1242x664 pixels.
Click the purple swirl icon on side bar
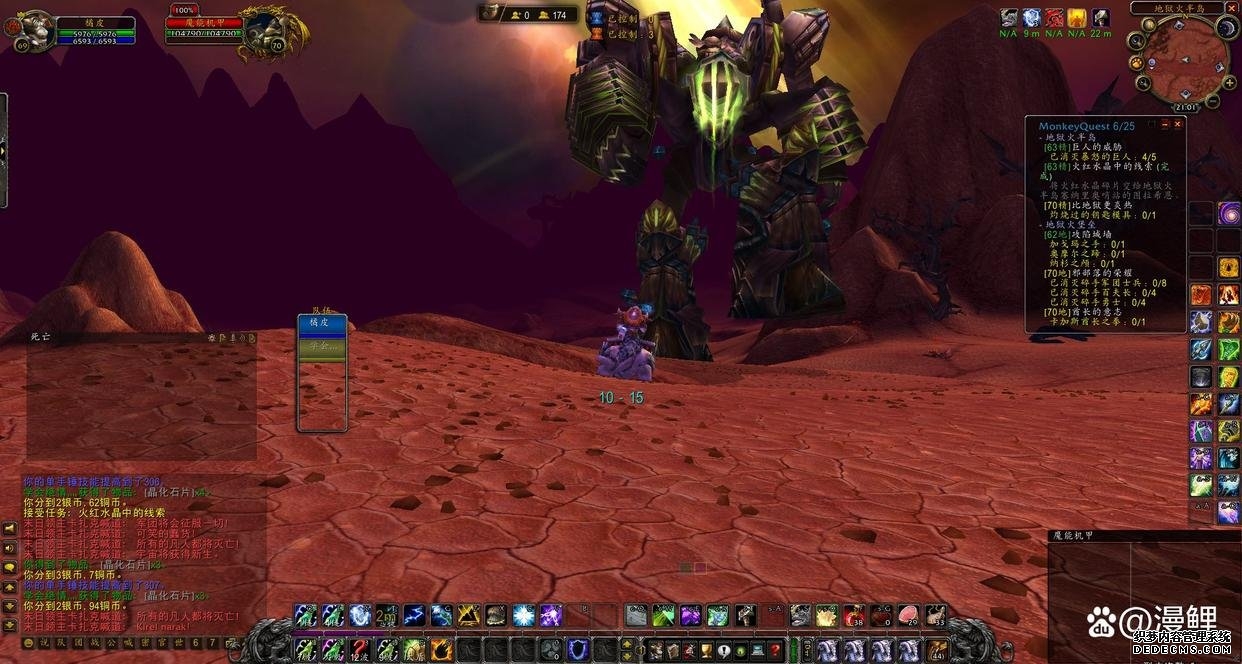[1228, 213]
